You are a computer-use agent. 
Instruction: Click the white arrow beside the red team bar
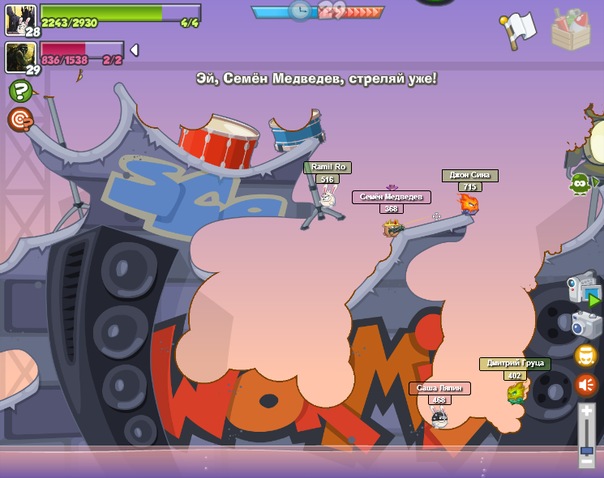[x=134, y=50]
